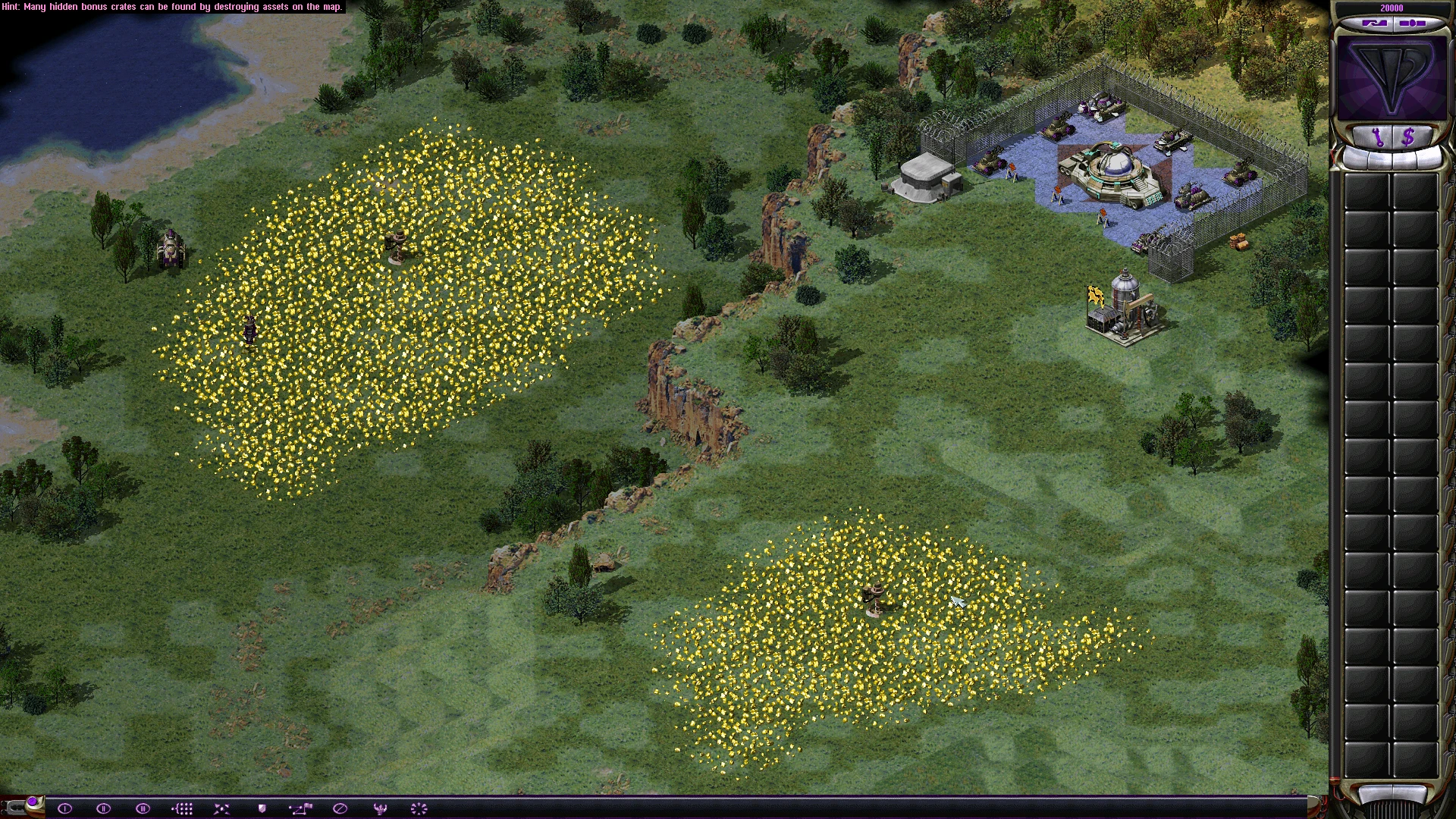This screenshot has width=1456, height=819.
Task: Click the dotted grid formation button
Action: [x=182, y=808]
